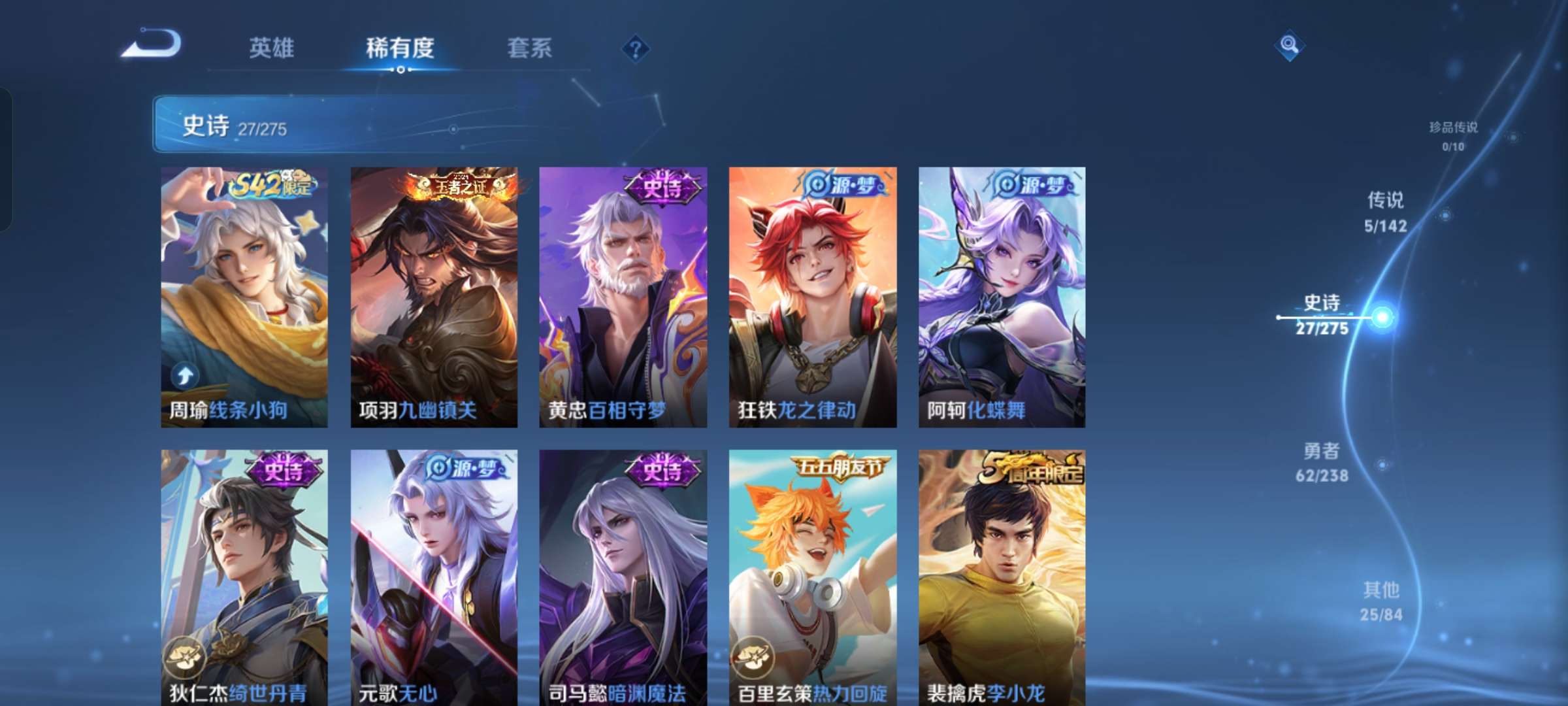Click the upgrade arrow on 周瑜线条小狗 card
Screen dimensions: 1568x706
tap(185, 378)
